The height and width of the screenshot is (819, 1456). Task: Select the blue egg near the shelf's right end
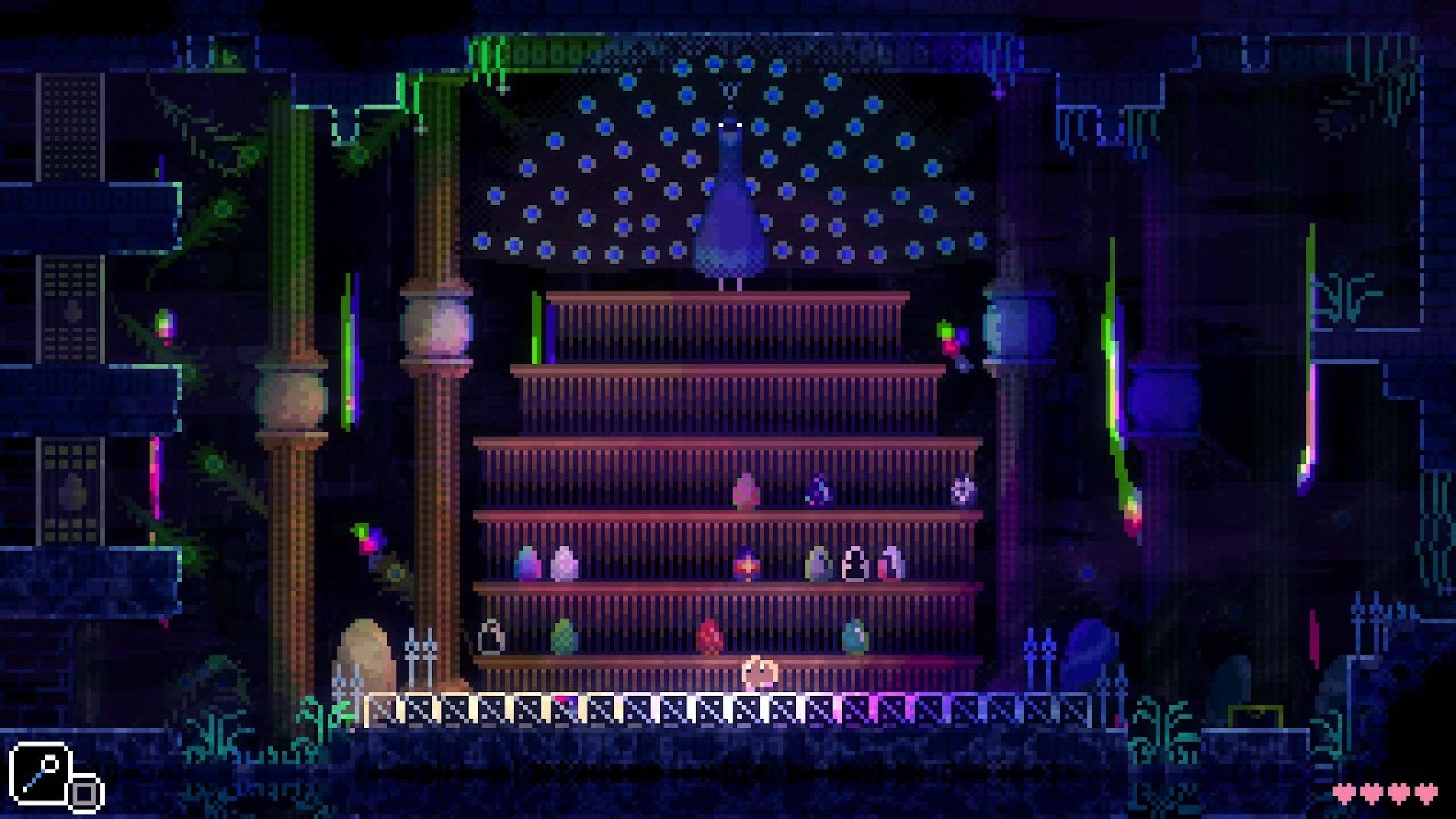click(855, 635)
